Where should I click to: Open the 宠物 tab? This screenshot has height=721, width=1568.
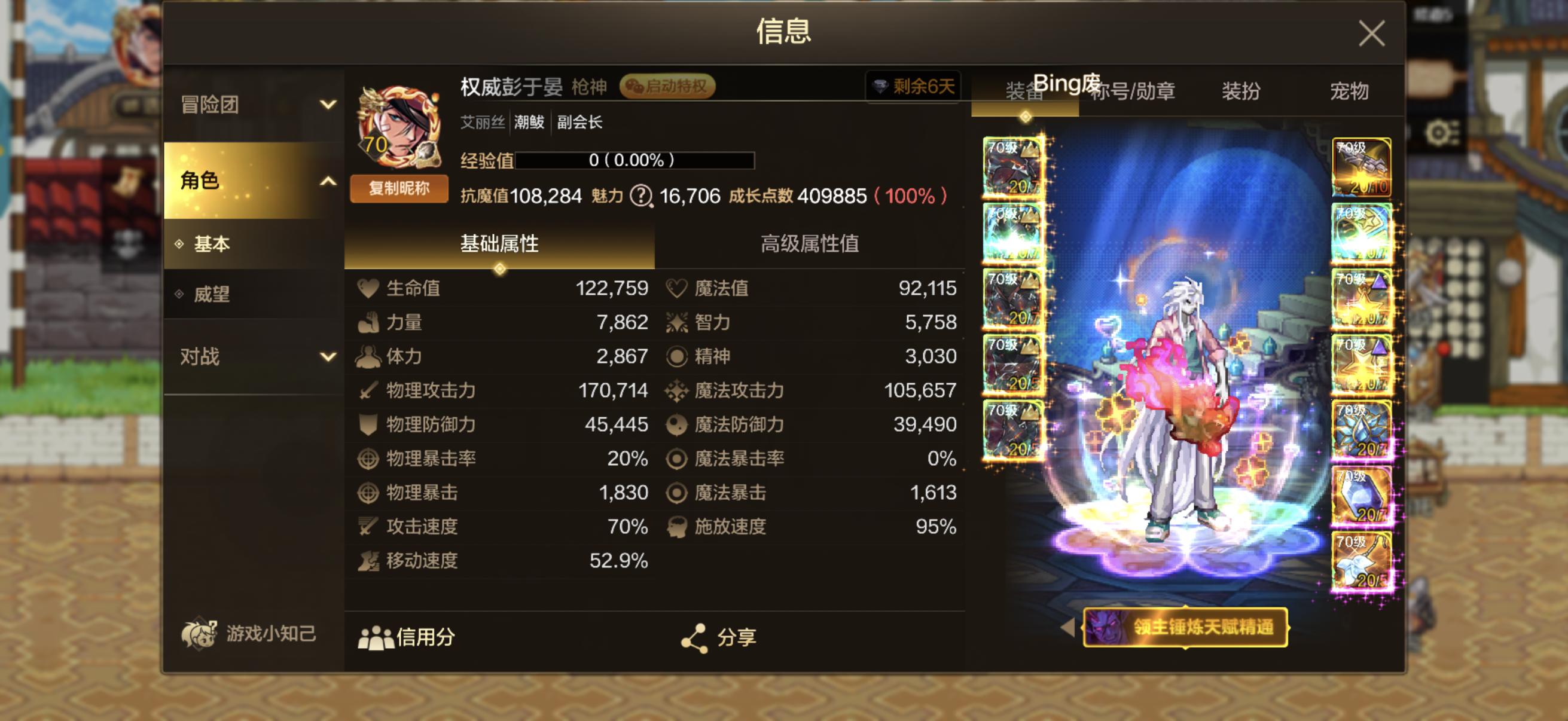1350,92
